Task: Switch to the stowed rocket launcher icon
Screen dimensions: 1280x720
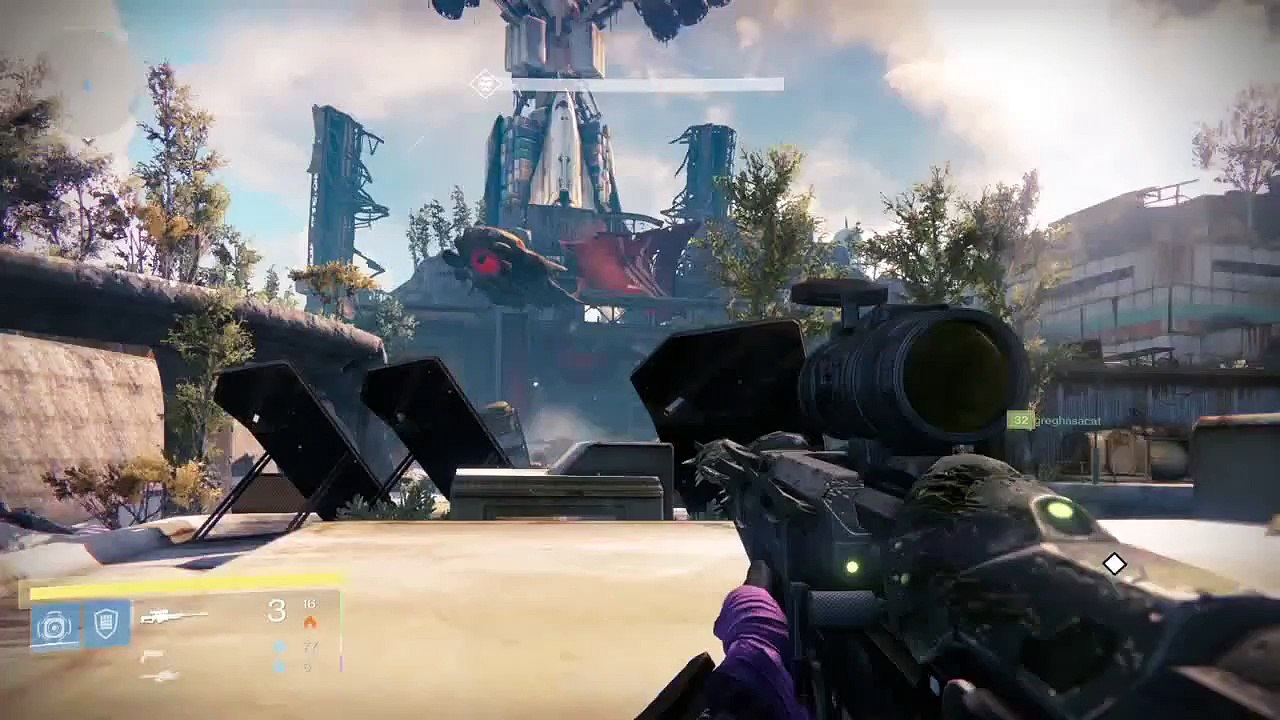Action: [160, 677]
